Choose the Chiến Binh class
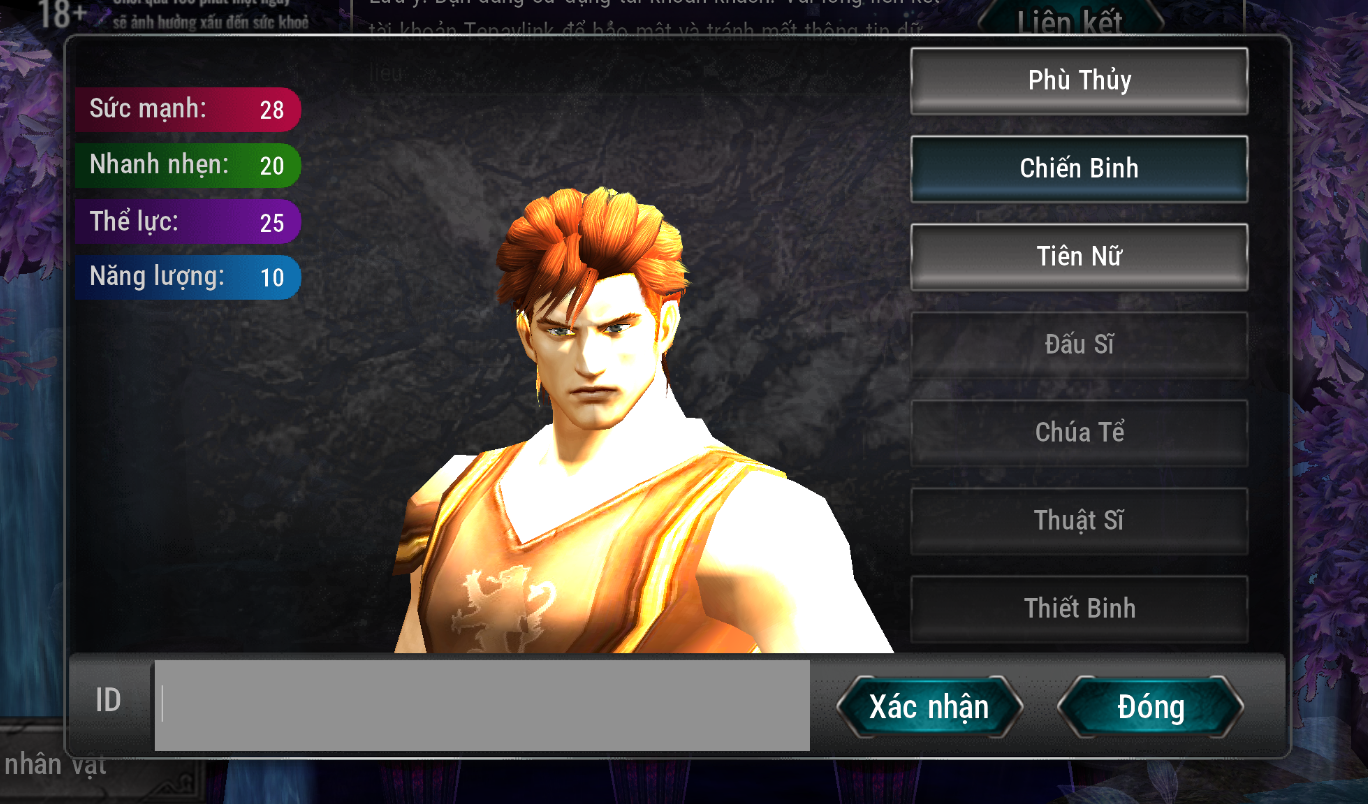This screenshot has height=804, width=1368. [1079, 169]
